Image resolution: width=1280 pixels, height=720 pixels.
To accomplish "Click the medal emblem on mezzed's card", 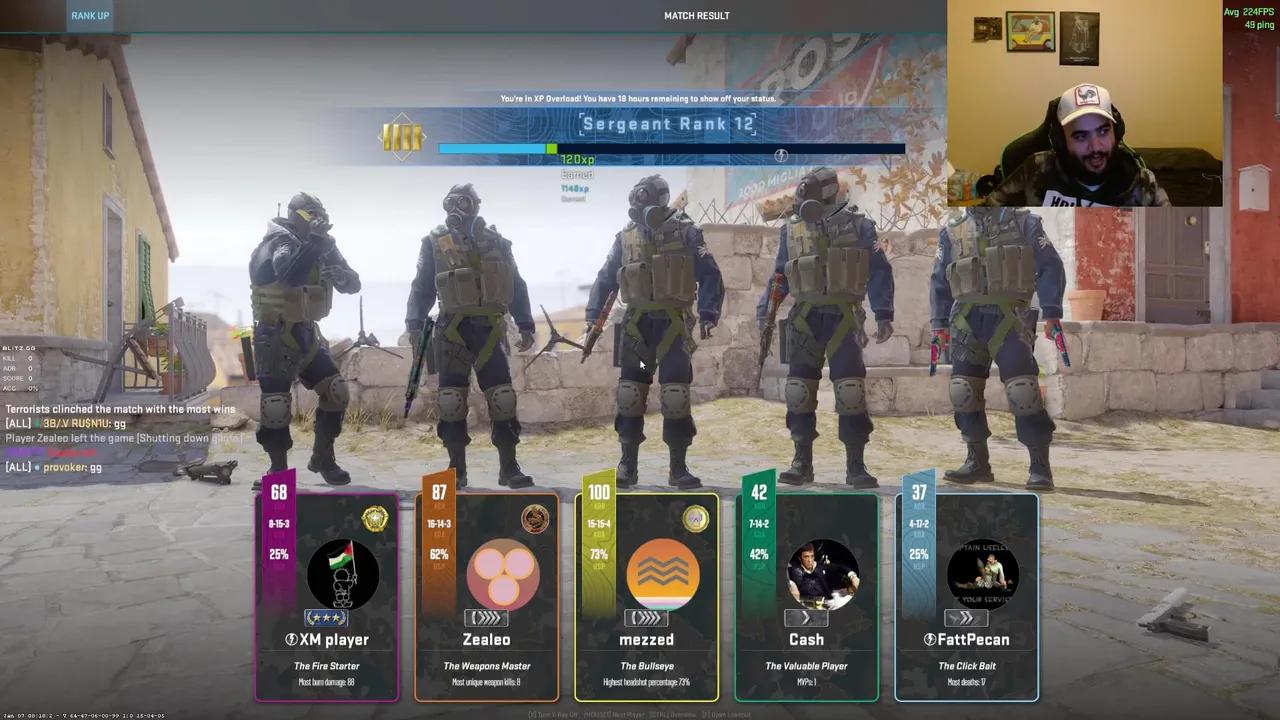I will click(696, 518).
